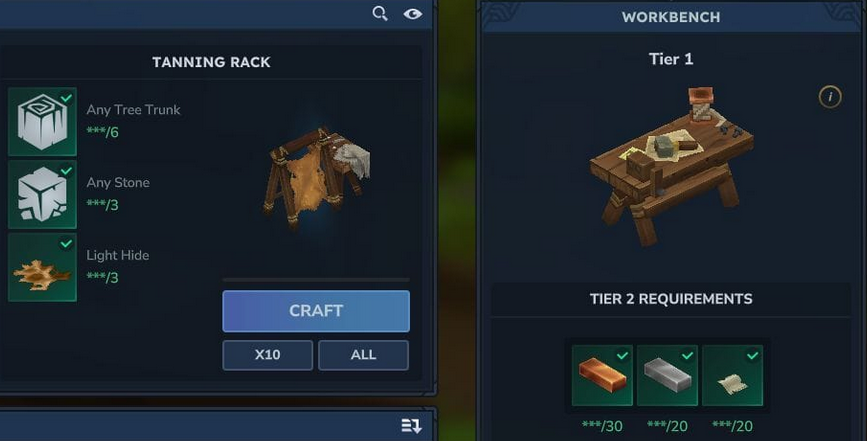Select the Any Tree Trunk ingredient slot
This screenshot has height=441, width=867.
click(x=42, y=121)
